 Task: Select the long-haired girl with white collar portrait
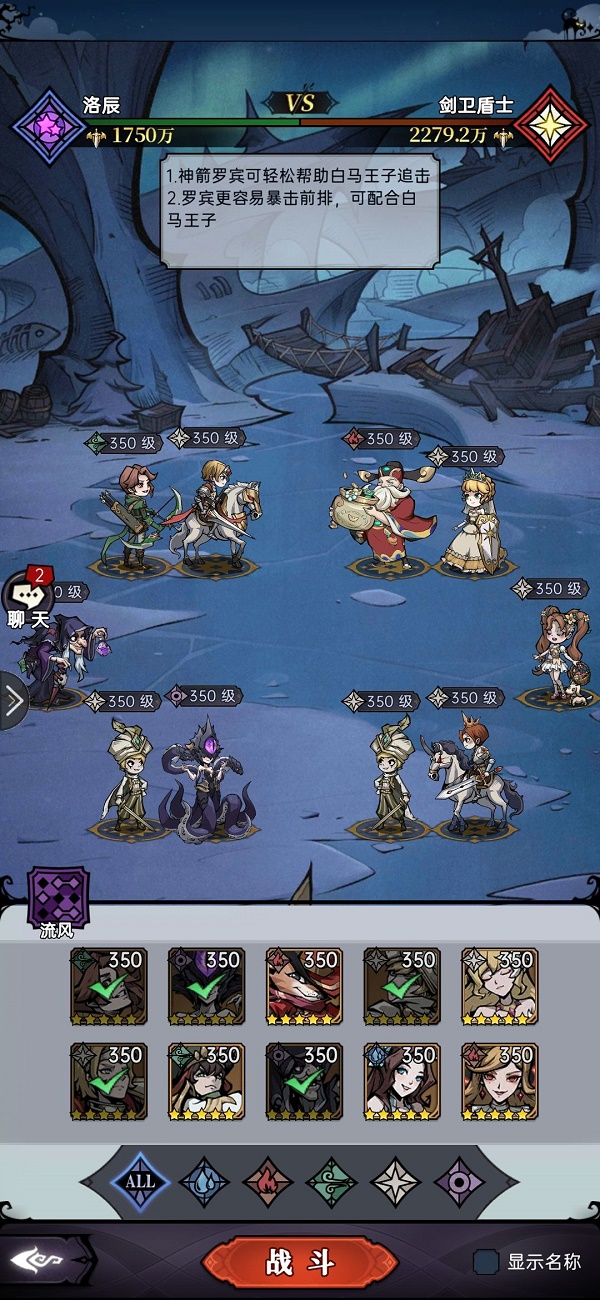(x=206, y=1081)
